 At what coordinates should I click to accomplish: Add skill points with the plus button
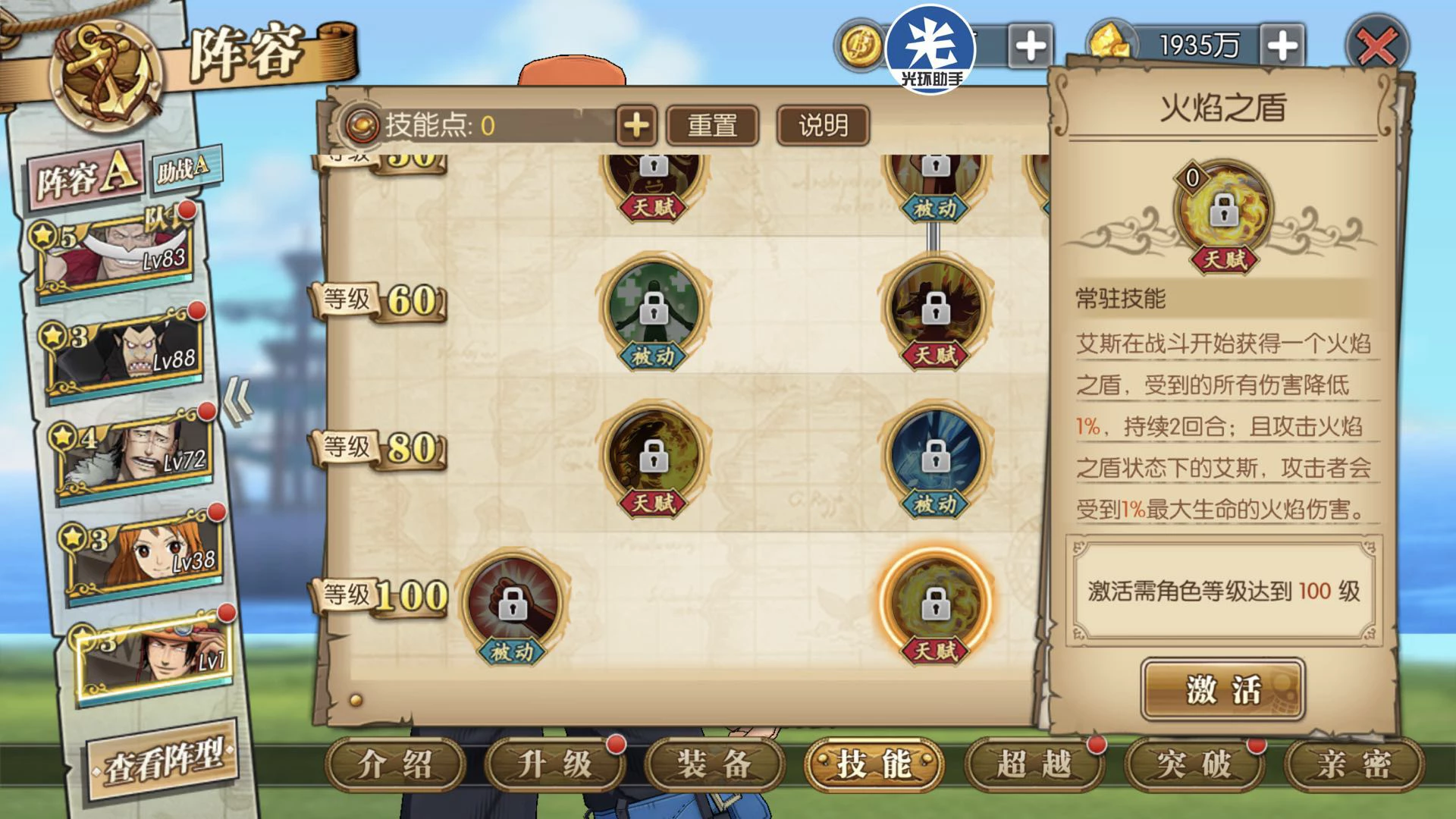tap(635, 125)
